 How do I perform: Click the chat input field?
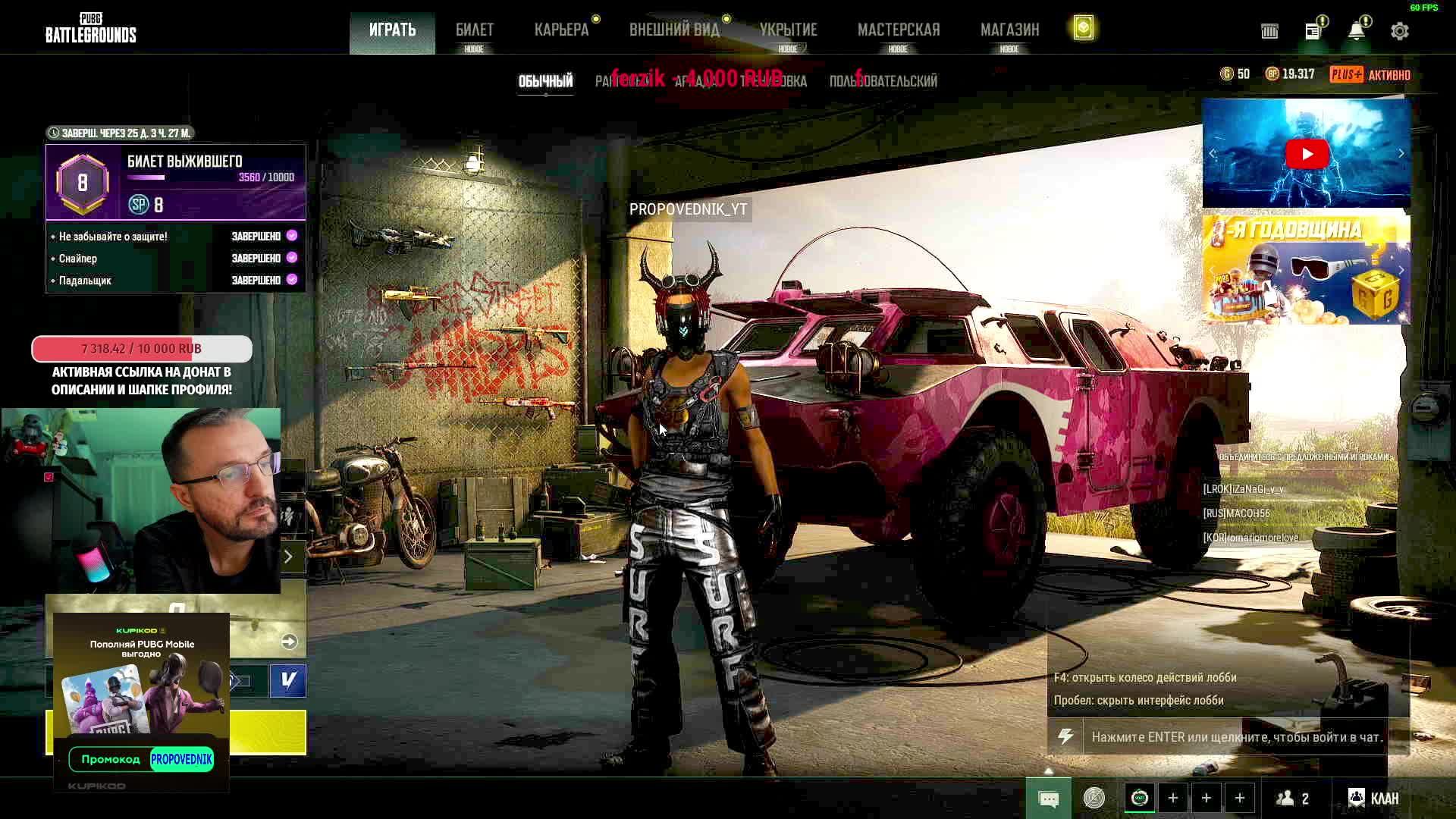pyautogui.click(x=1236, y=737)
